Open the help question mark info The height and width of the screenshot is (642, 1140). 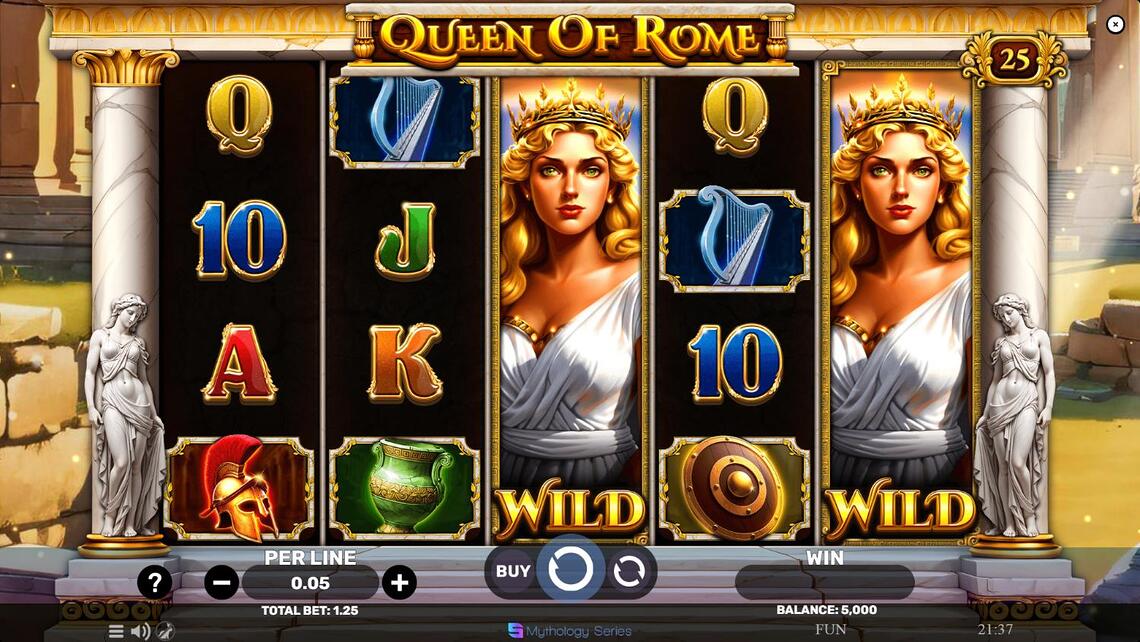pos(154,582)
